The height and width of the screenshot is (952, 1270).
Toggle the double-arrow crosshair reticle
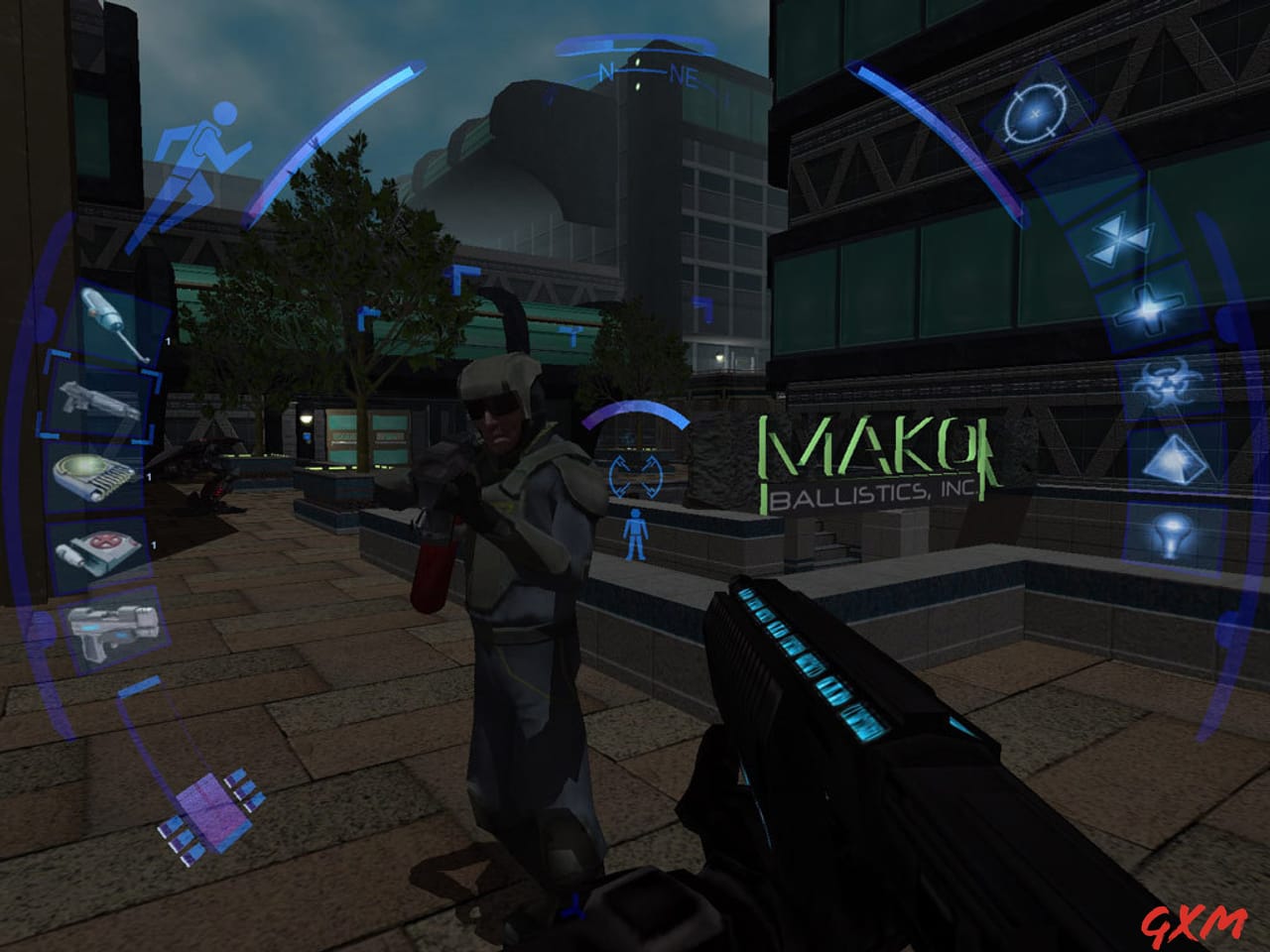point(635,476)
